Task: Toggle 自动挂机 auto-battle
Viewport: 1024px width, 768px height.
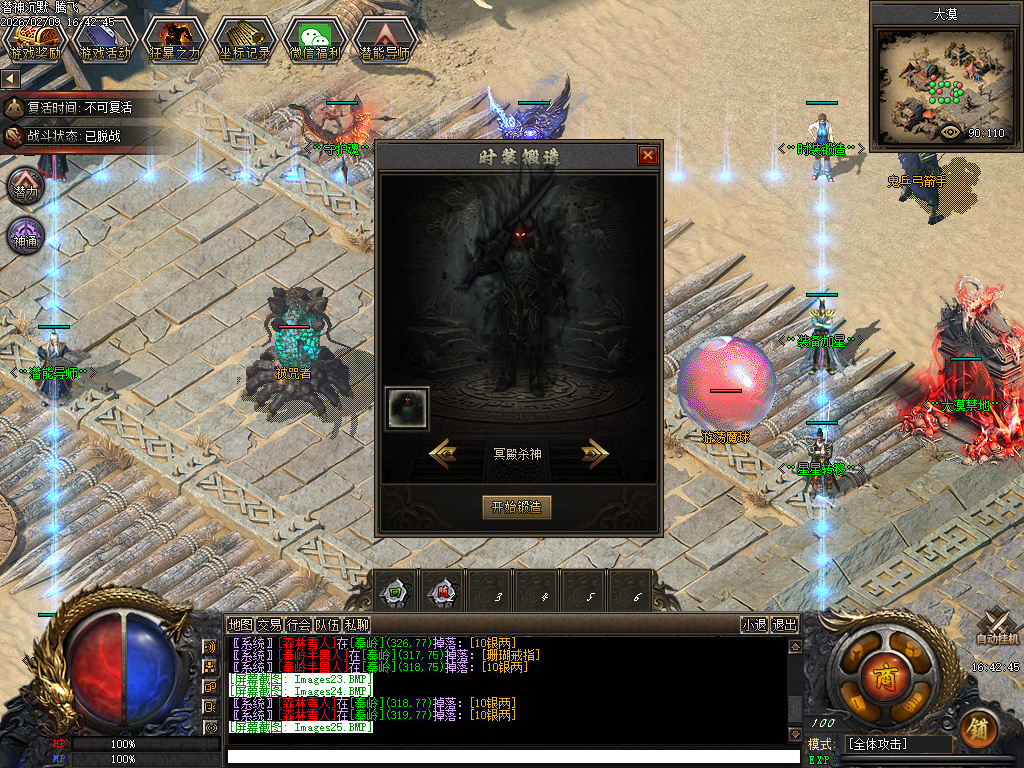Action: click(x=996, y=628)
